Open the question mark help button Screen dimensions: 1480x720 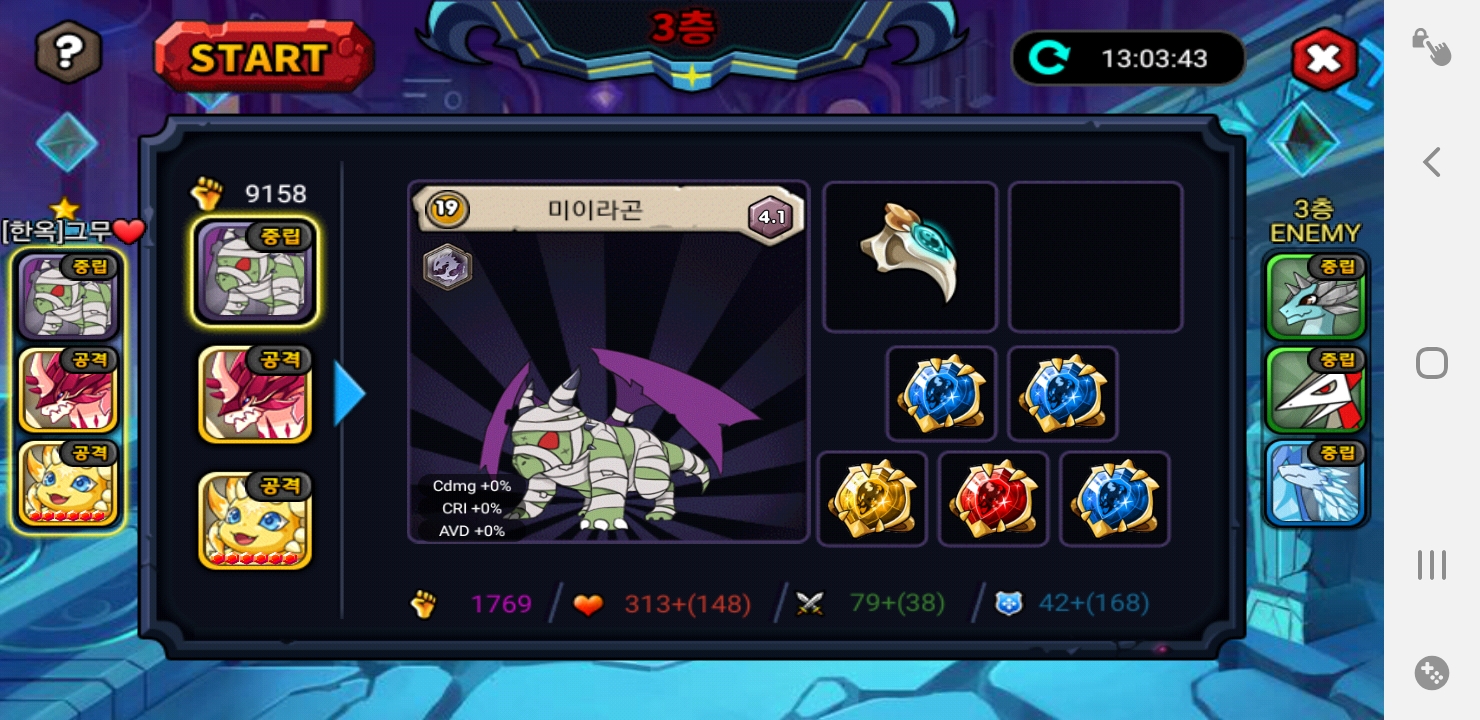click(69, 52)
